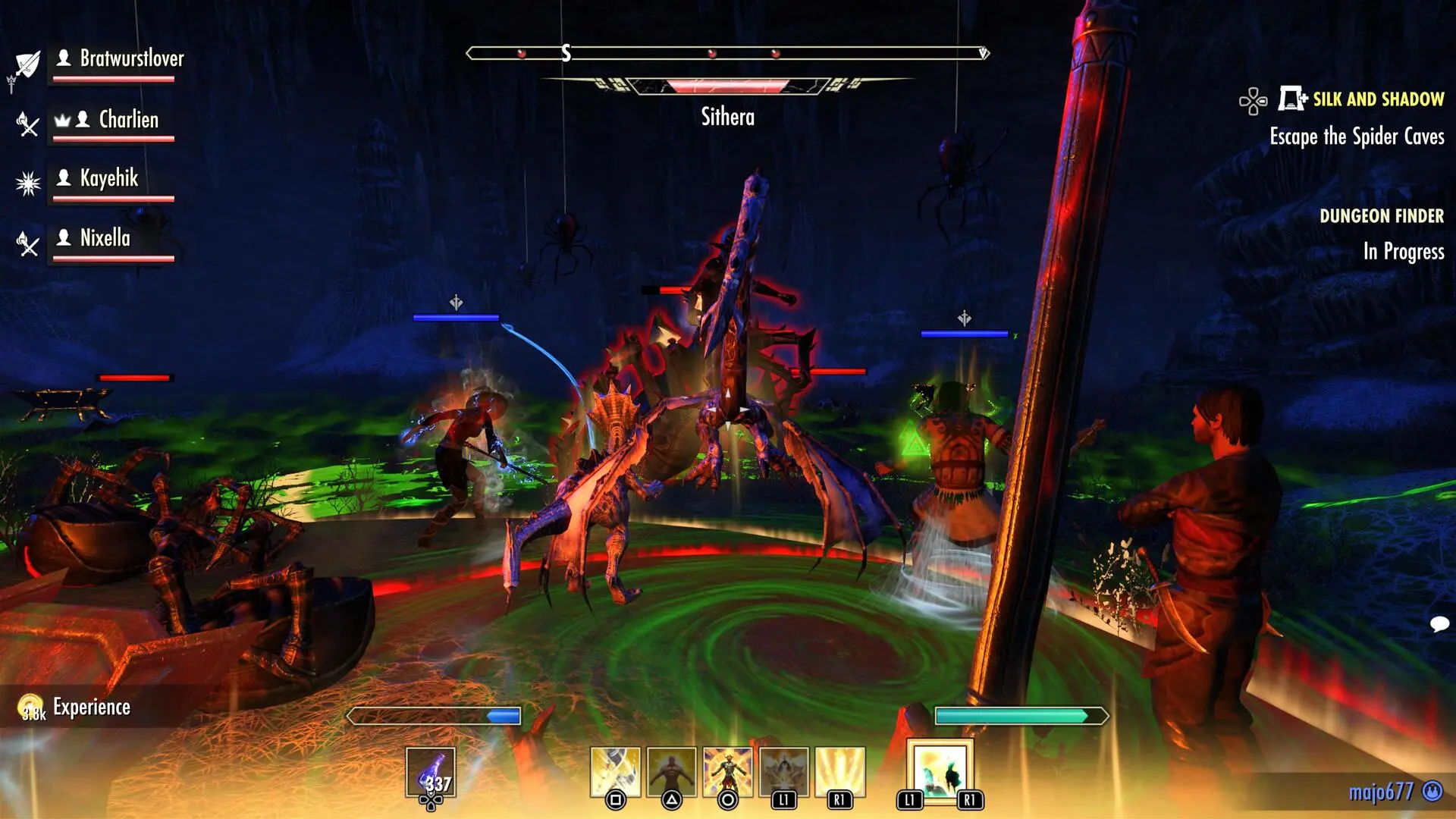The height and width of the screenshot is (819, 1456).
Task: Select group leader Charlien
Action: coord(128,120)
